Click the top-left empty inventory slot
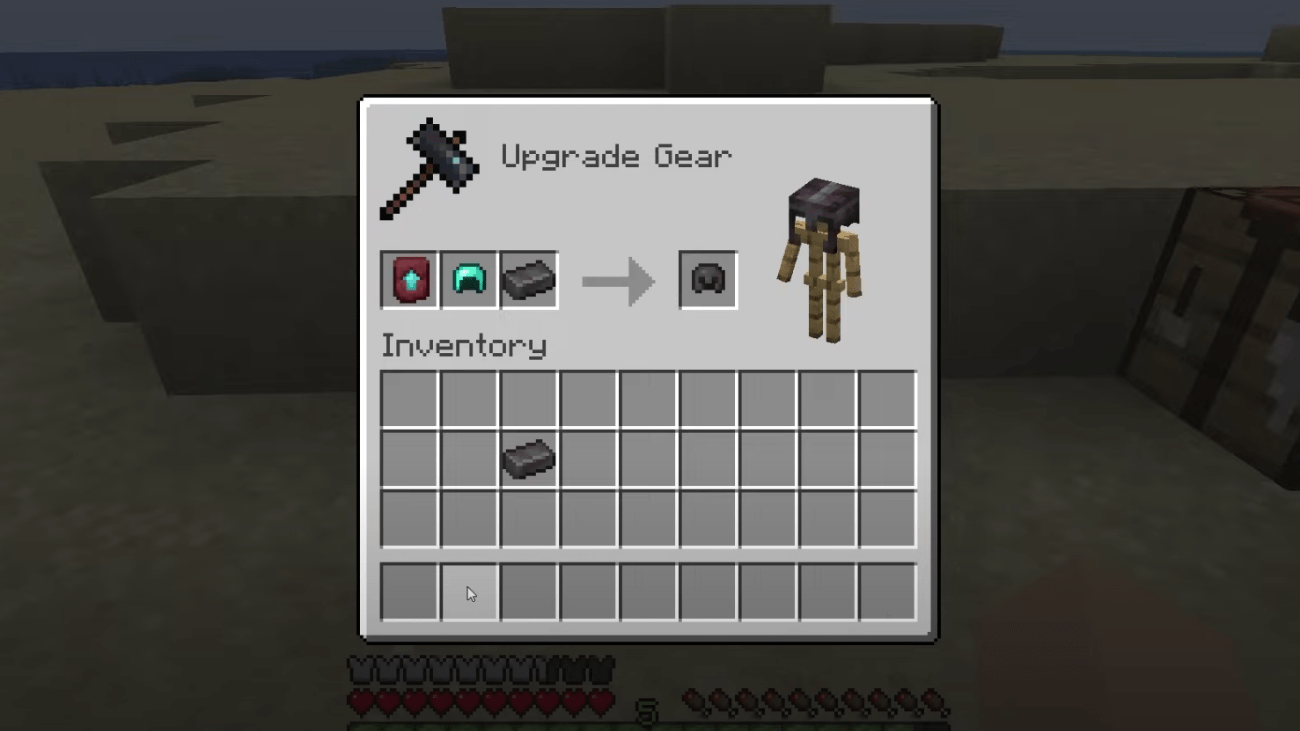The width and height of the screenshot is (1300, 731). [408, 399]
